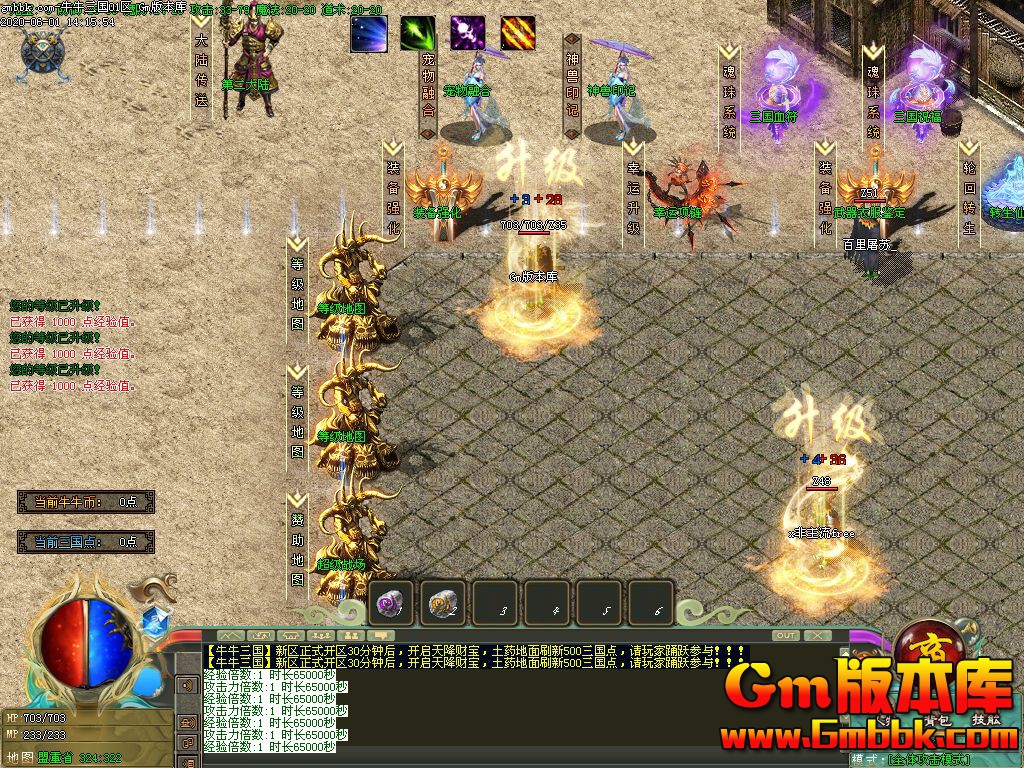Click the 当前三国点 points panel
1024x768 pixels.
point(86,542)
